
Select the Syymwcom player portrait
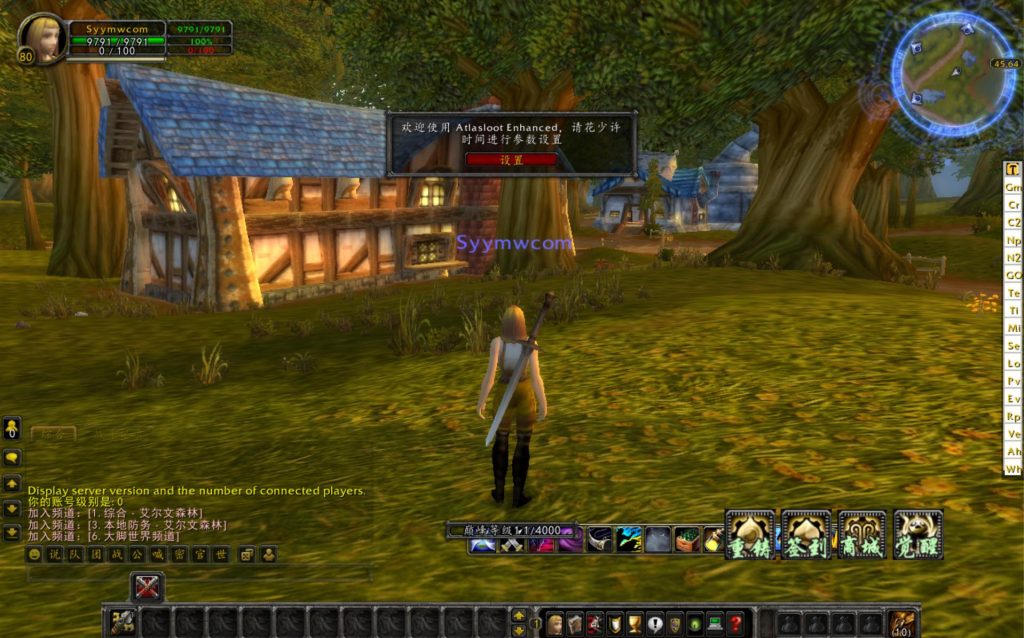(43, 38)
